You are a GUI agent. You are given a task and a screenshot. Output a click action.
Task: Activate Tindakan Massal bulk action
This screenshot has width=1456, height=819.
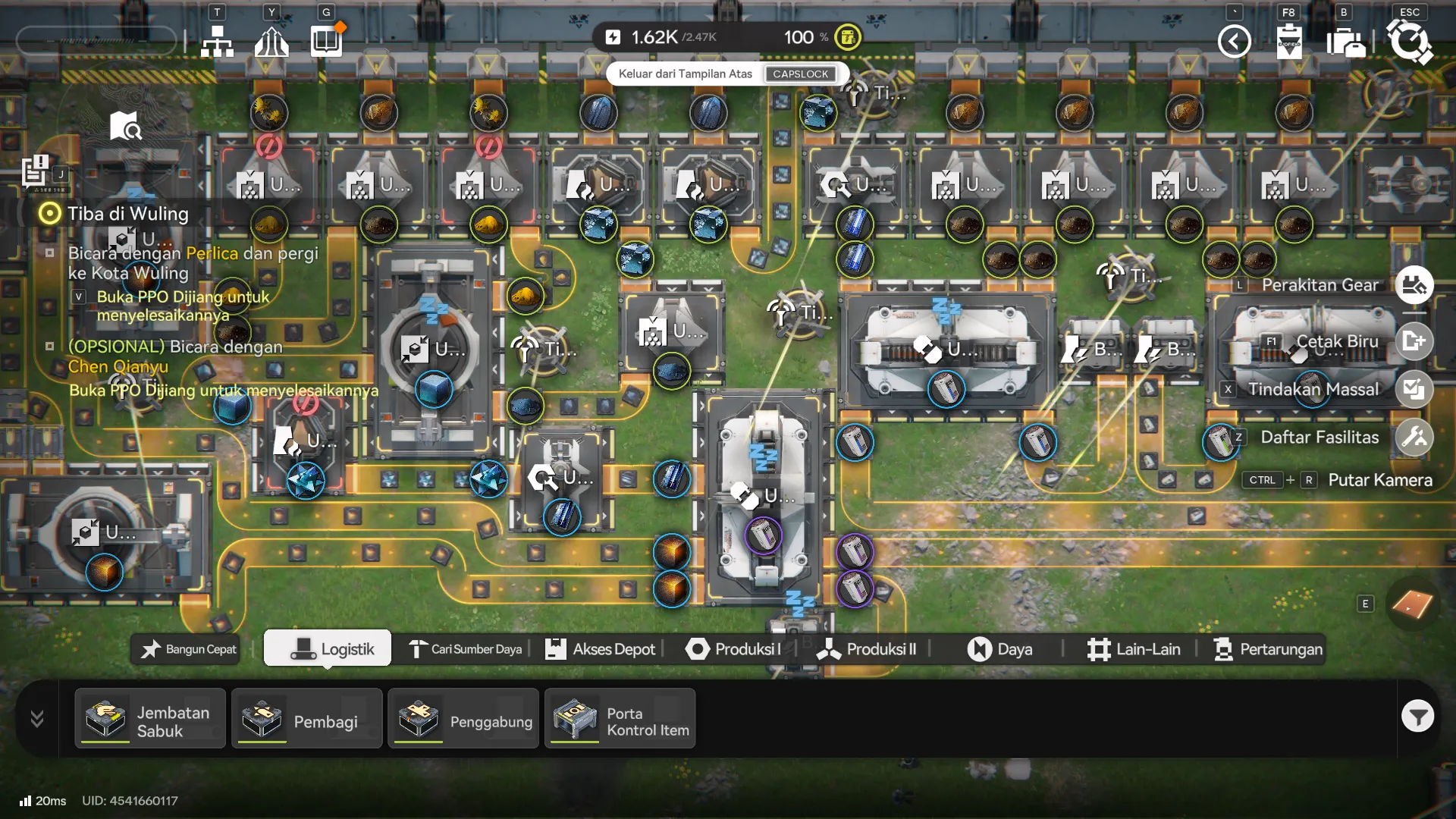(1414, 390)
